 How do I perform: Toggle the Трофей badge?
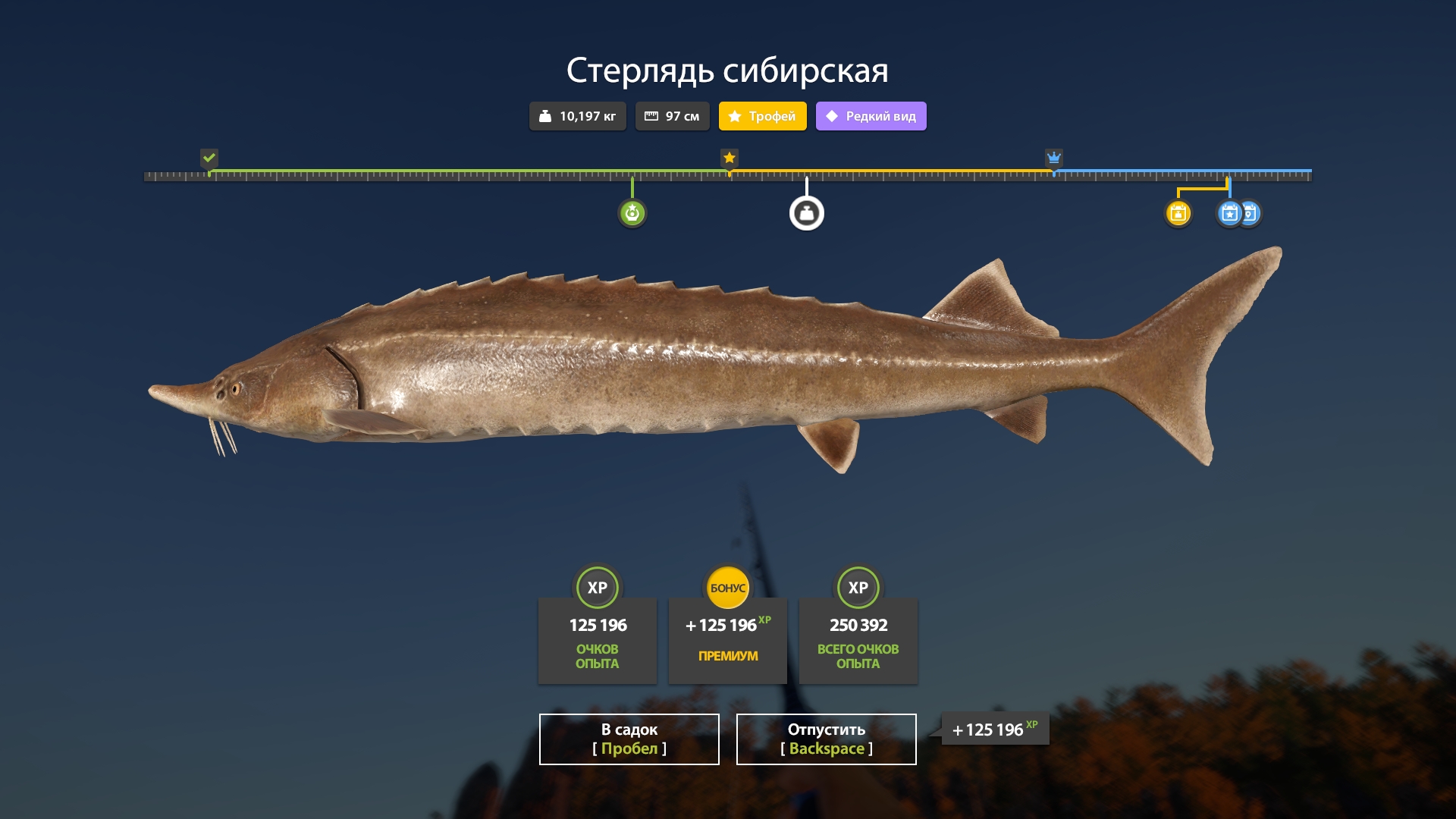click(762, 116)
